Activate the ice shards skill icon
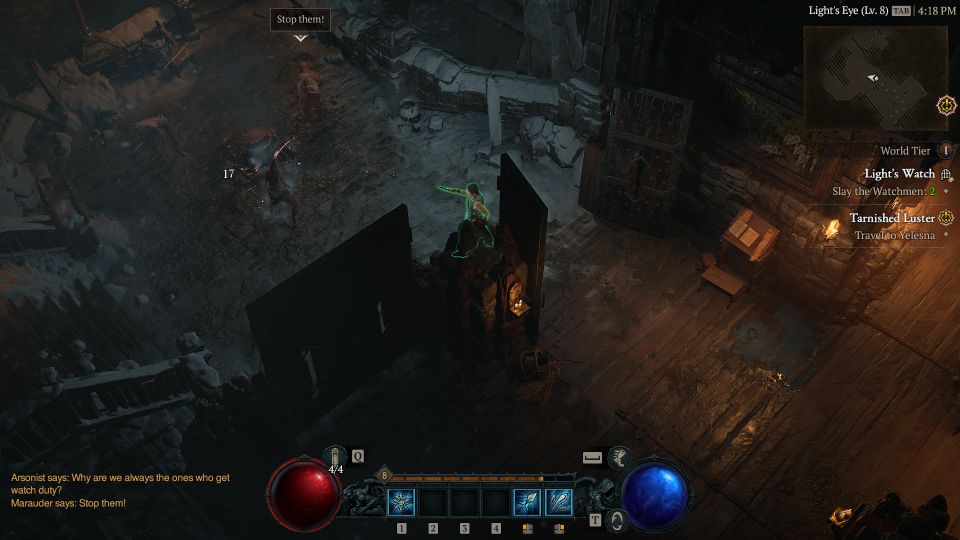This screenshot has height=540, width=960. [x=559, y=502]
